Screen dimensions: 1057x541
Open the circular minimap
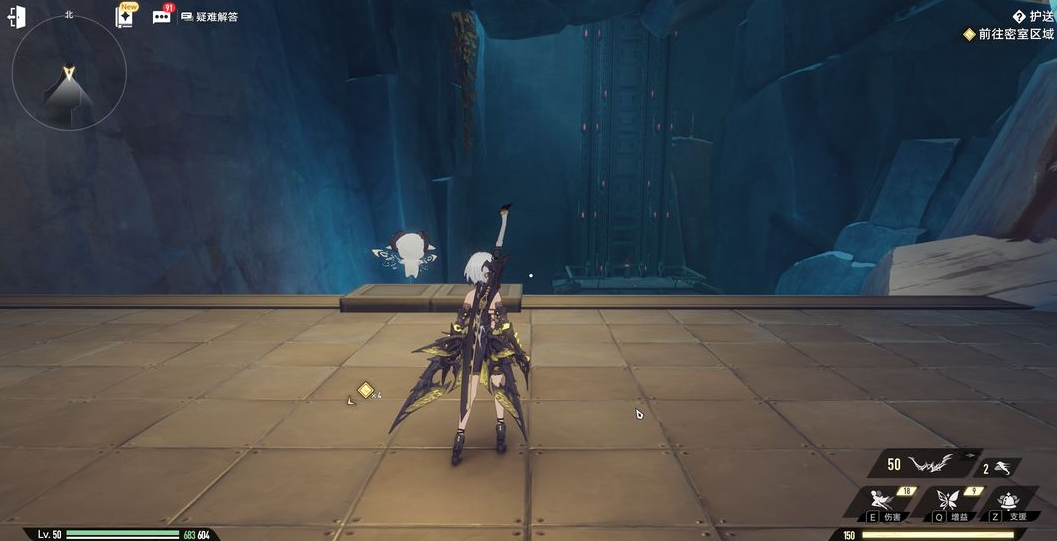68,73
